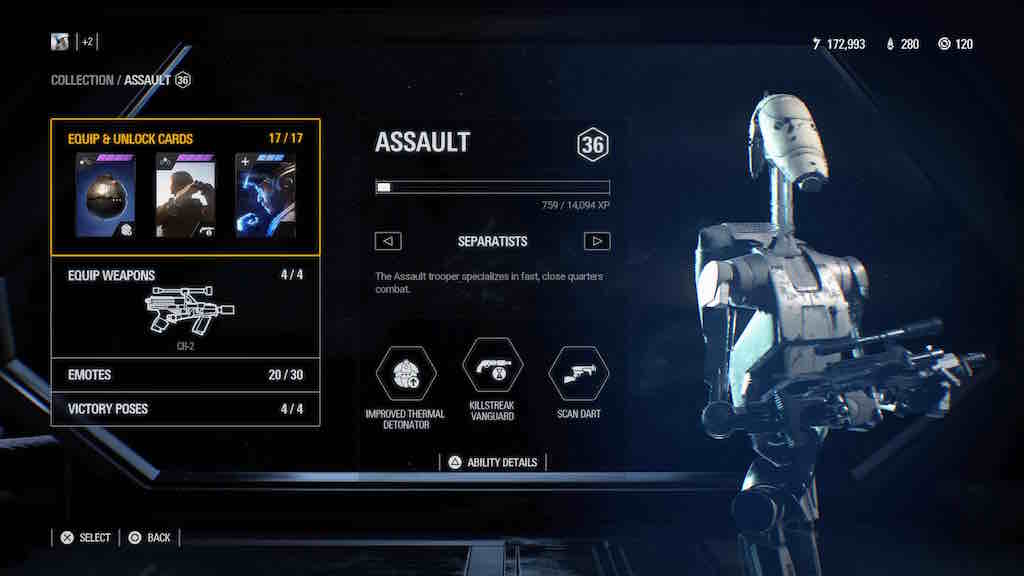Open the Equip Weapons section
Viewport: 1024px width, 576px height.
pyautogui.click(x=185, y=307)
